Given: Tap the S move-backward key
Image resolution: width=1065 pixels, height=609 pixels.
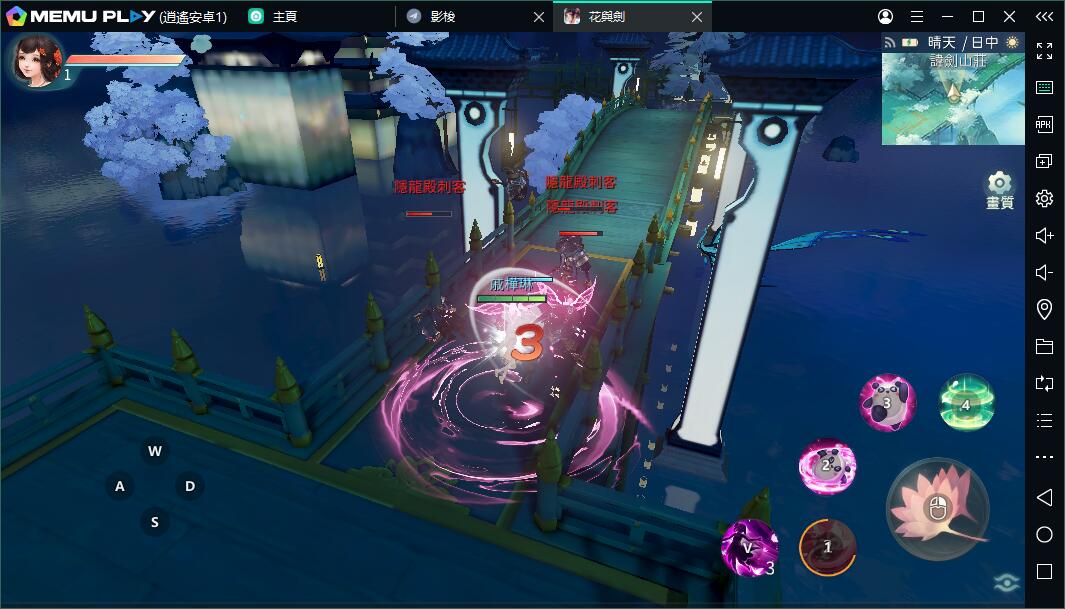Looking at the screenshot, I should [x=154, y=521].
